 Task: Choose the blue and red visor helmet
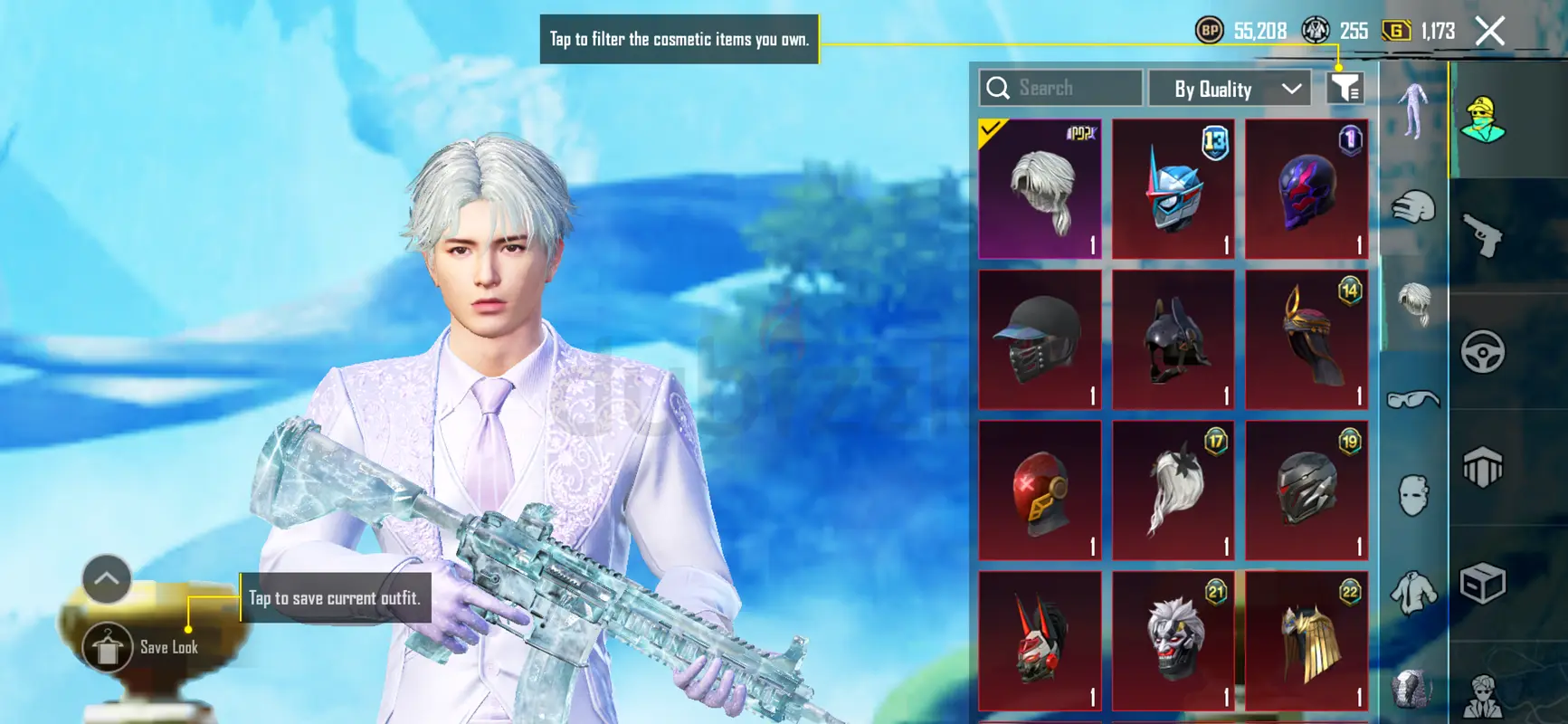(x=1173, y=189)
